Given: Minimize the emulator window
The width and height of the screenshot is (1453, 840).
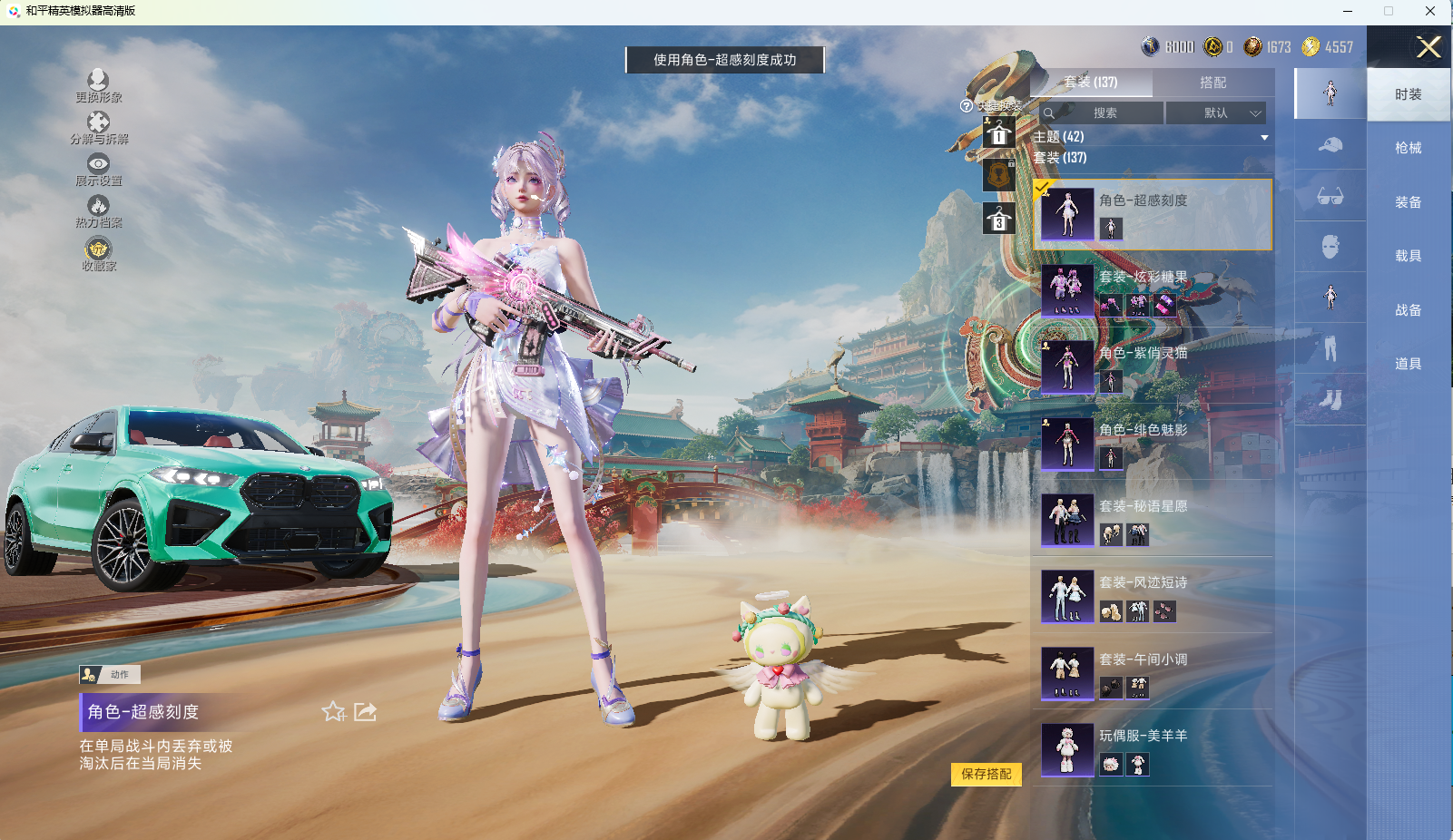Looking at the screenshot, I should [x=1348, y=11].
